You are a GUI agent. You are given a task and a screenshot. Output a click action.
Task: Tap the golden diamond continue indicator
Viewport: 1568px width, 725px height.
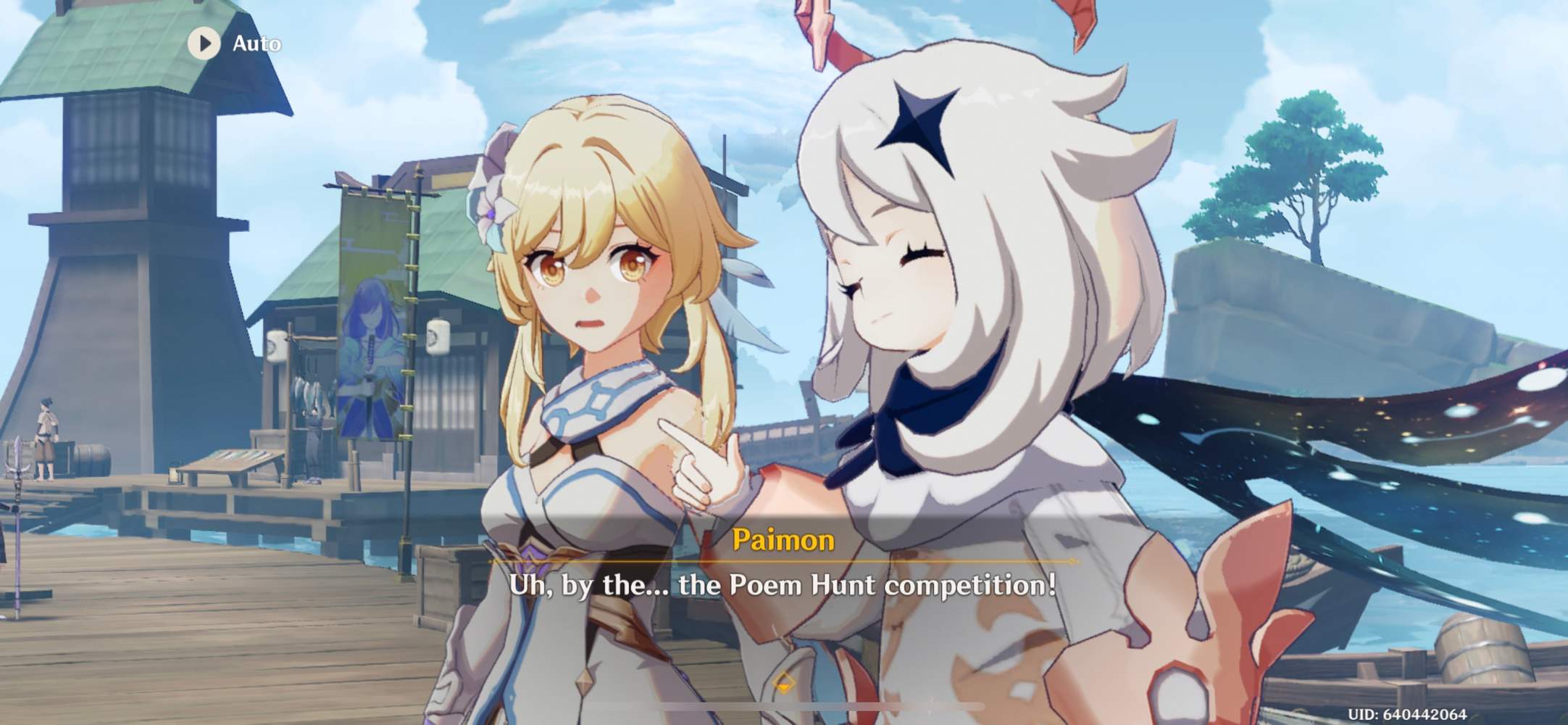[x=784, y=682]
